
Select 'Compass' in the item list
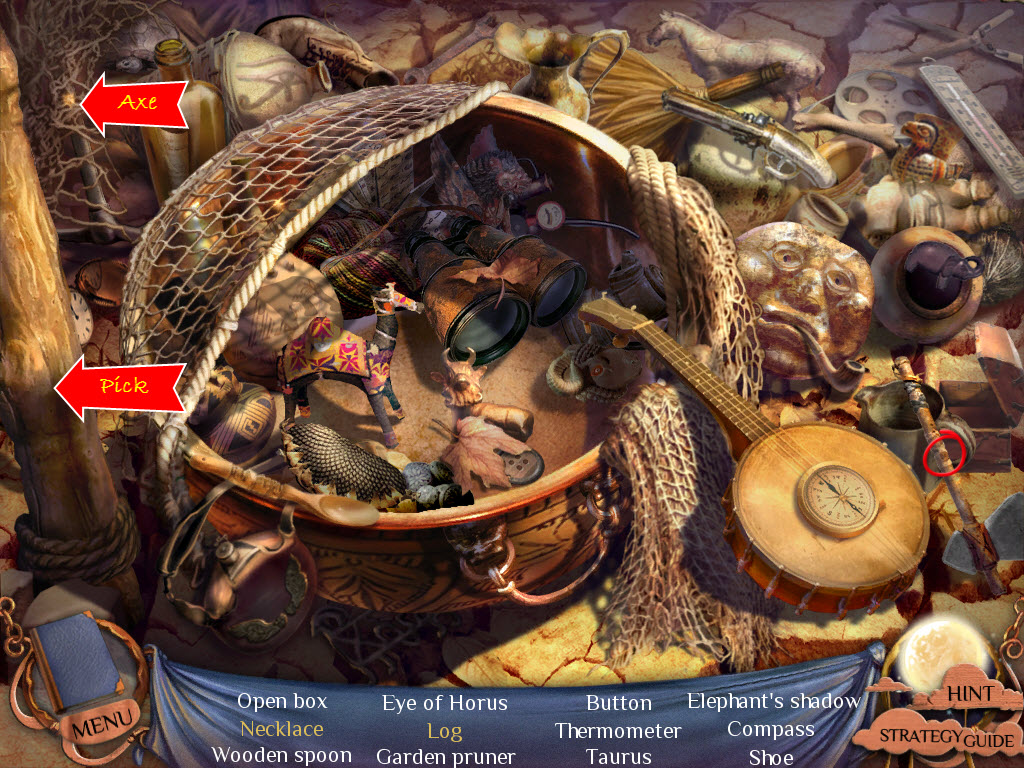pos(770,729)
